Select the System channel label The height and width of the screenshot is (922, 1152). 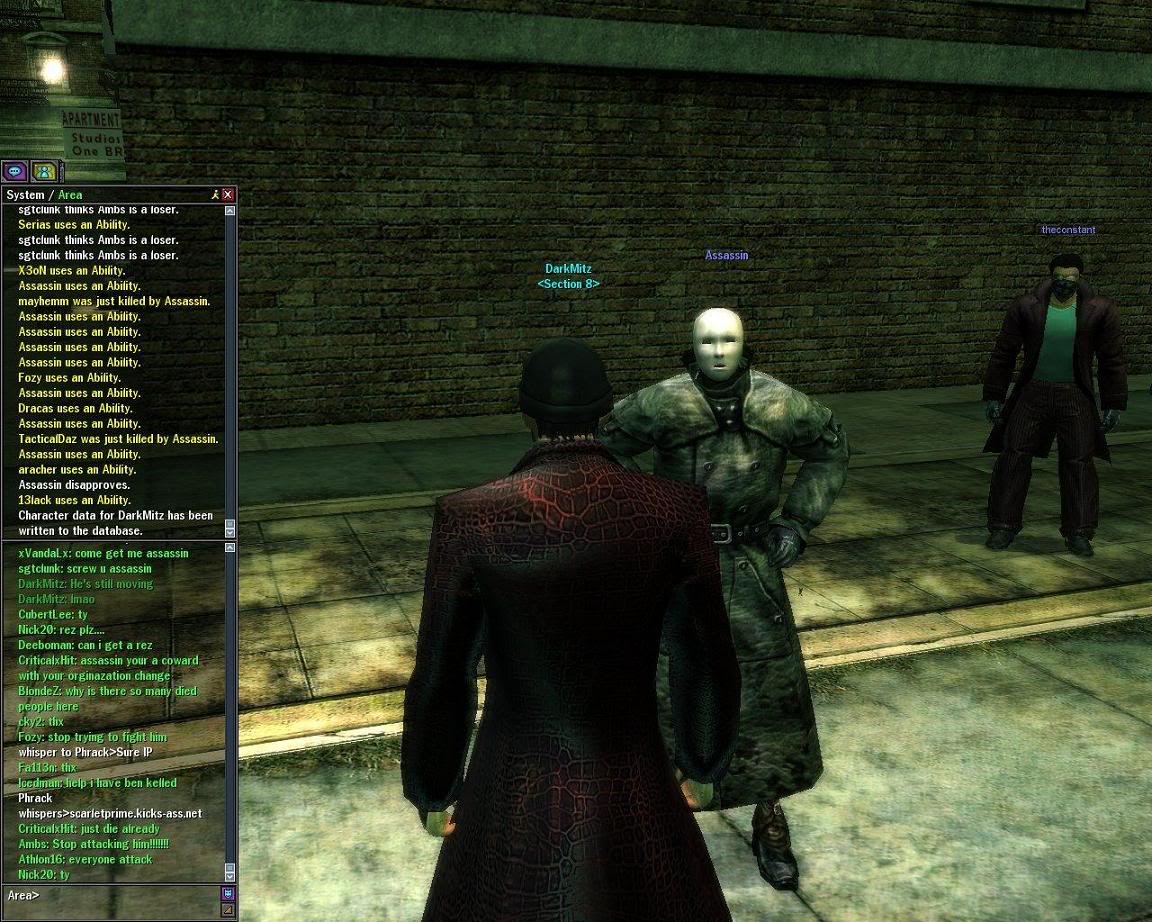[x=25, y=195]
